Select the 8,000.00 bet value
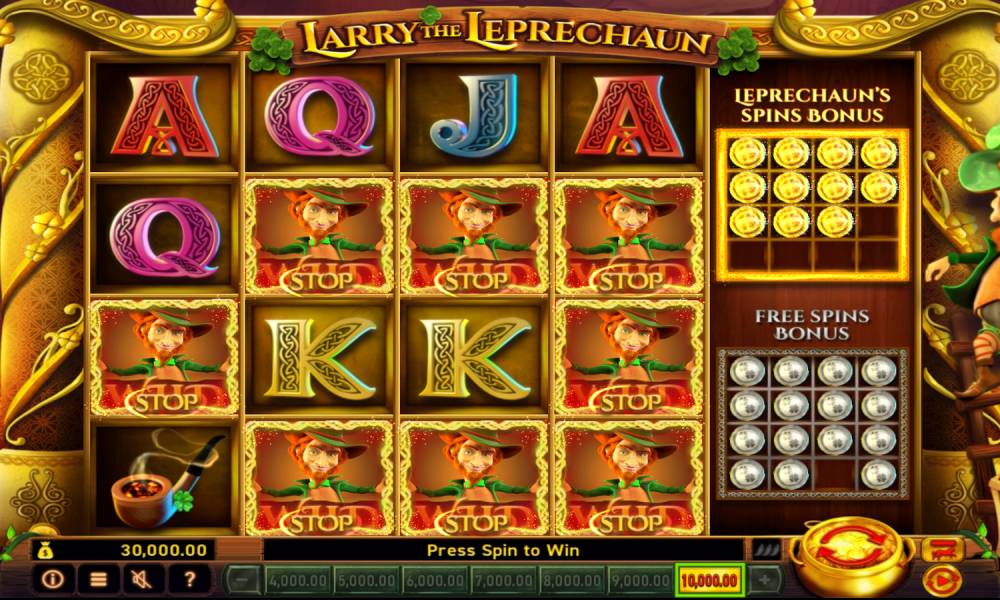The height and width of the screenshot is (600, 1000). pyautogui.click(x=571, y=579)
